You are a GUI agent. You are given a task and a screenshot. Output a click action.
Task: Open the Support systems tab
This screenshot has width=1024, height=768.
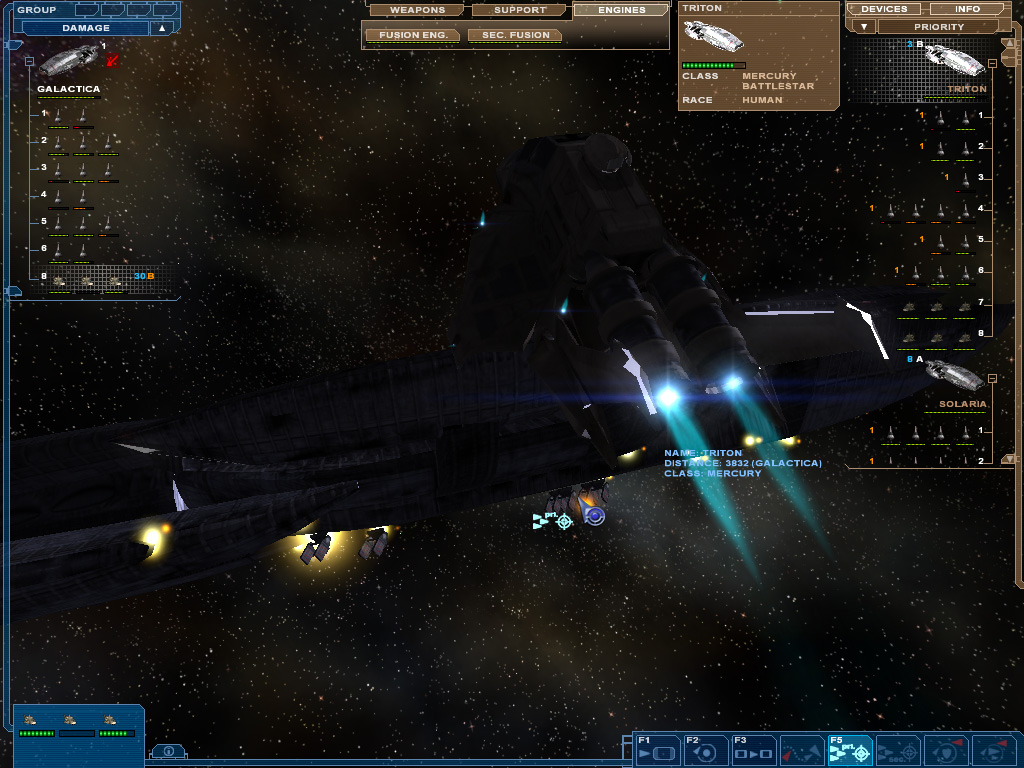pos(520,10)
